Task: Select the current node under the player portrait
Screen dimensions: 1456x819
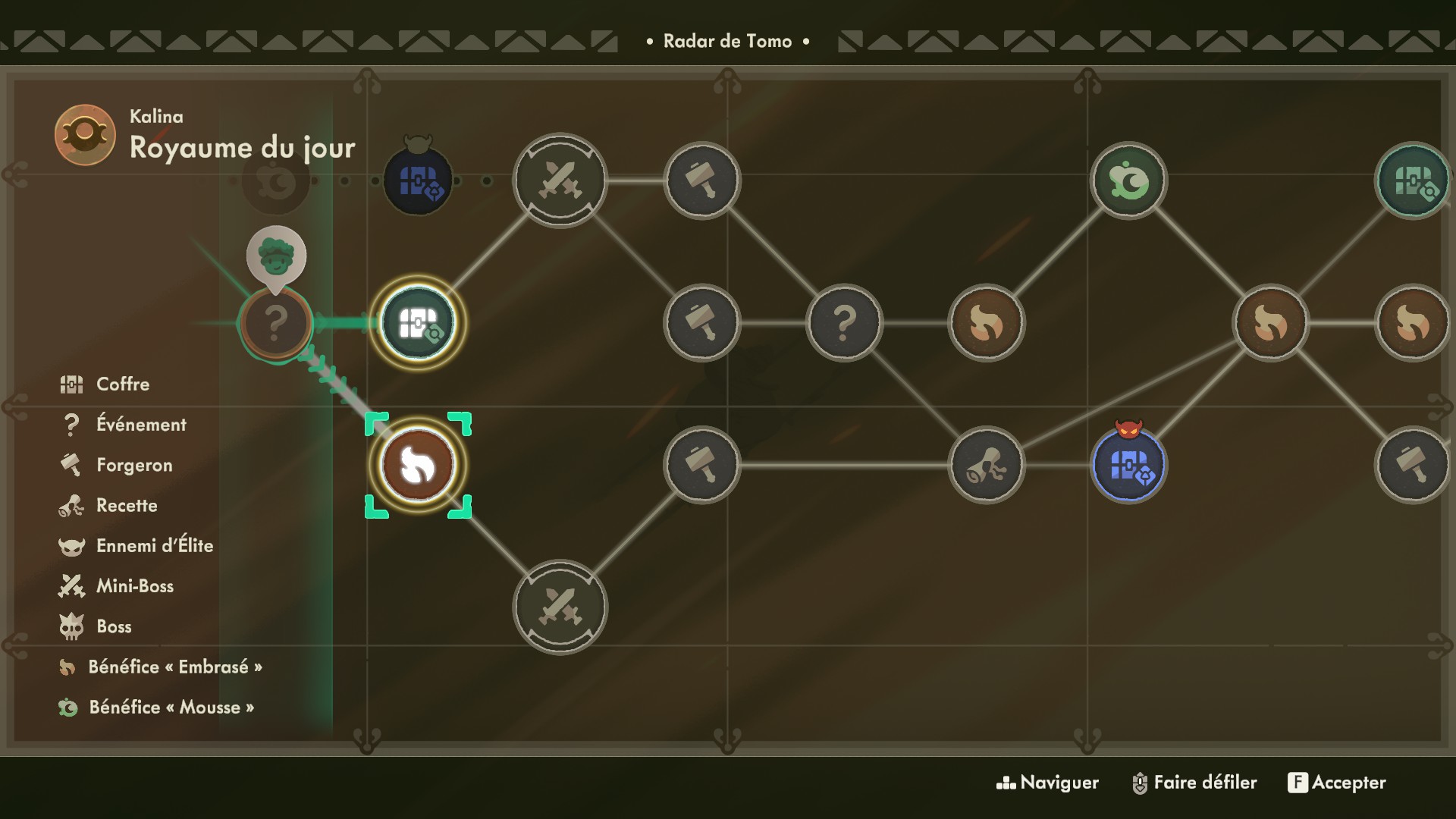Action: 276,324
